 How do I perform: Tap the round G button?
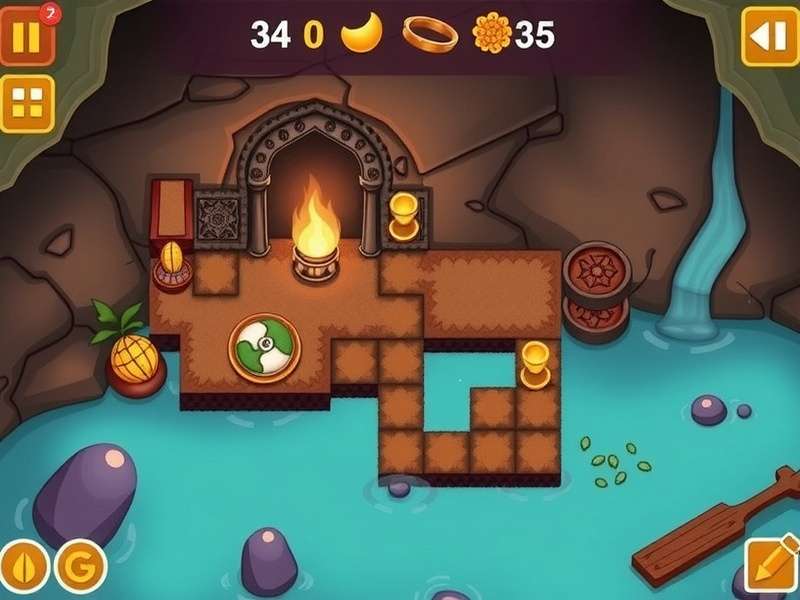point(80,567)
